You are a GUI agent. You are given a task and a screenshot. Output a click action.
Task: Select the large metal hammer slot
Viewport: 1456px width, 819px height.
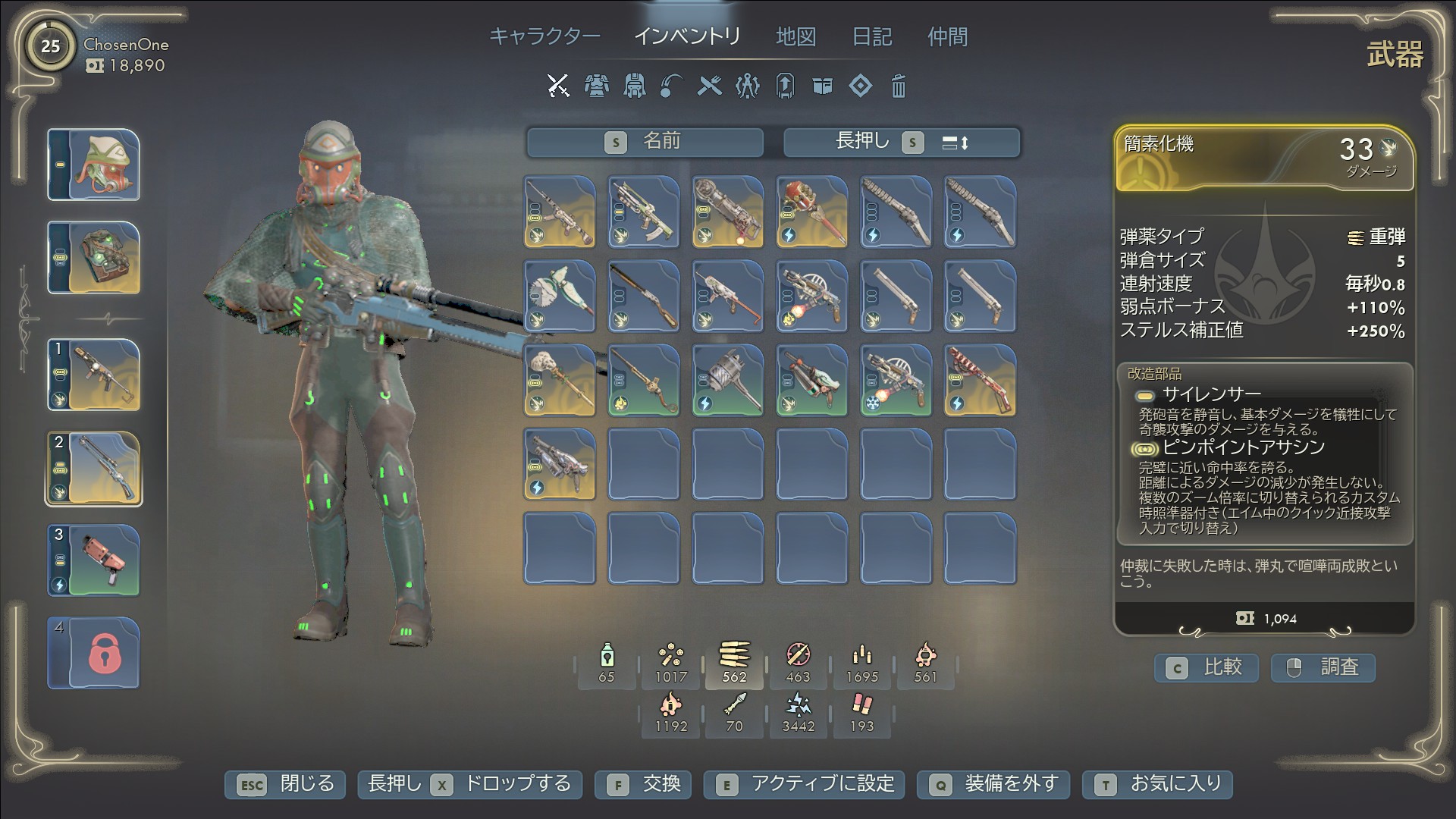point(727,381)
